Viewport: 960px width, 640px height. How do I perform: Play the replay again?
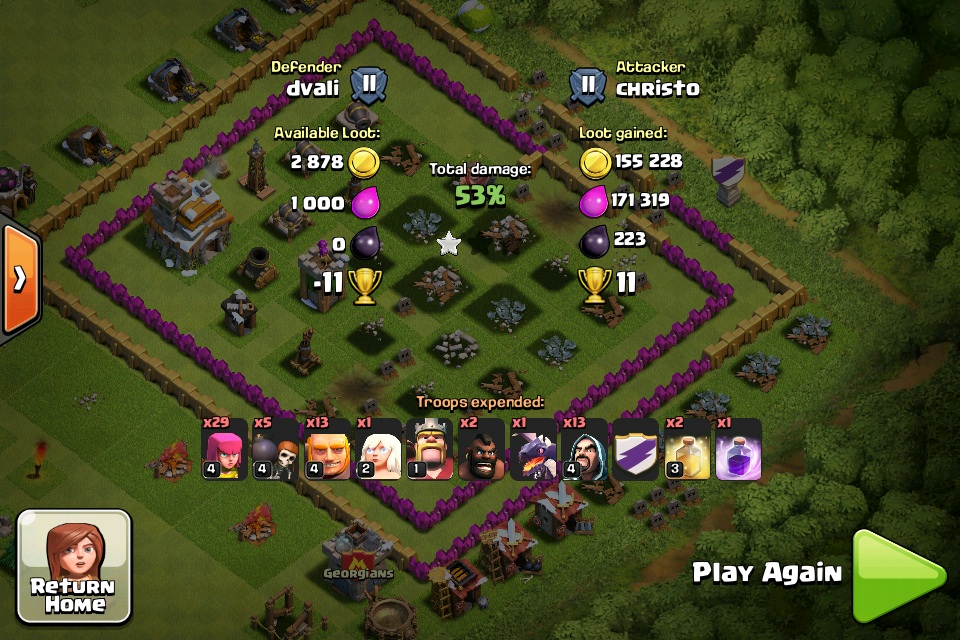tap(897, 575)
